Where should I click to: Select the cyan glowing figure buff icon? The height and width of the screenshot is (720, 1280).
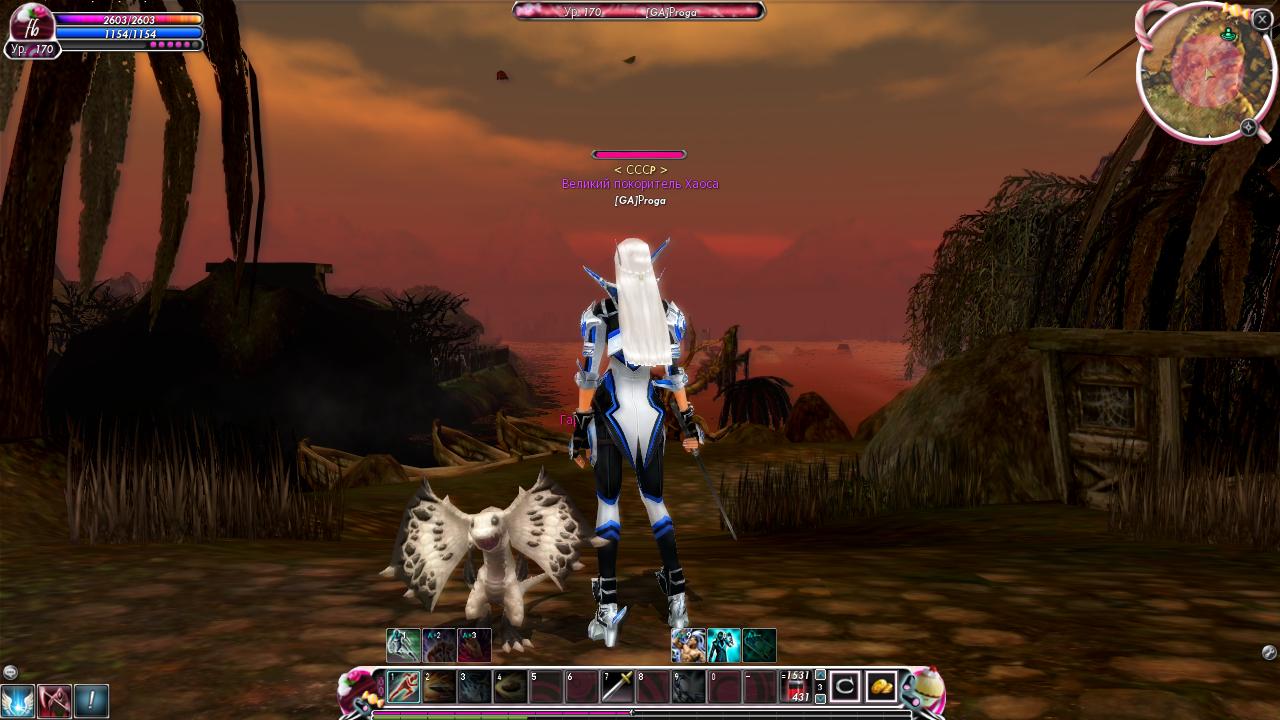[724, 645]
